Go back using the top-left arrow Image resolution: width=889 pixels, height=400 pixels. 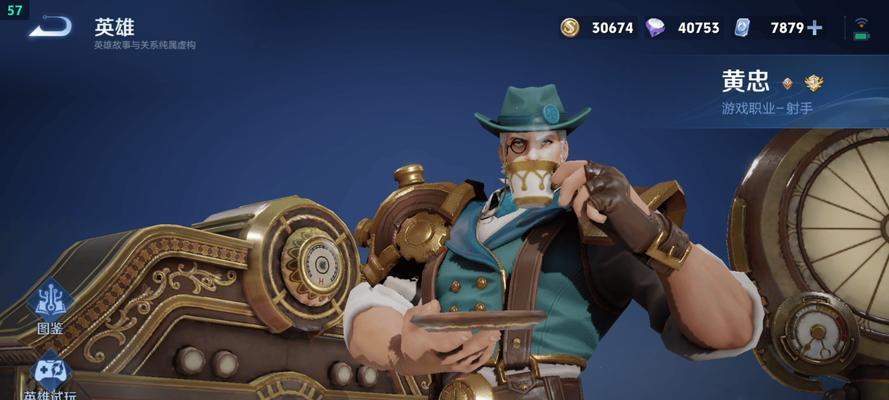pyautogui.click(x=50, y=27)
